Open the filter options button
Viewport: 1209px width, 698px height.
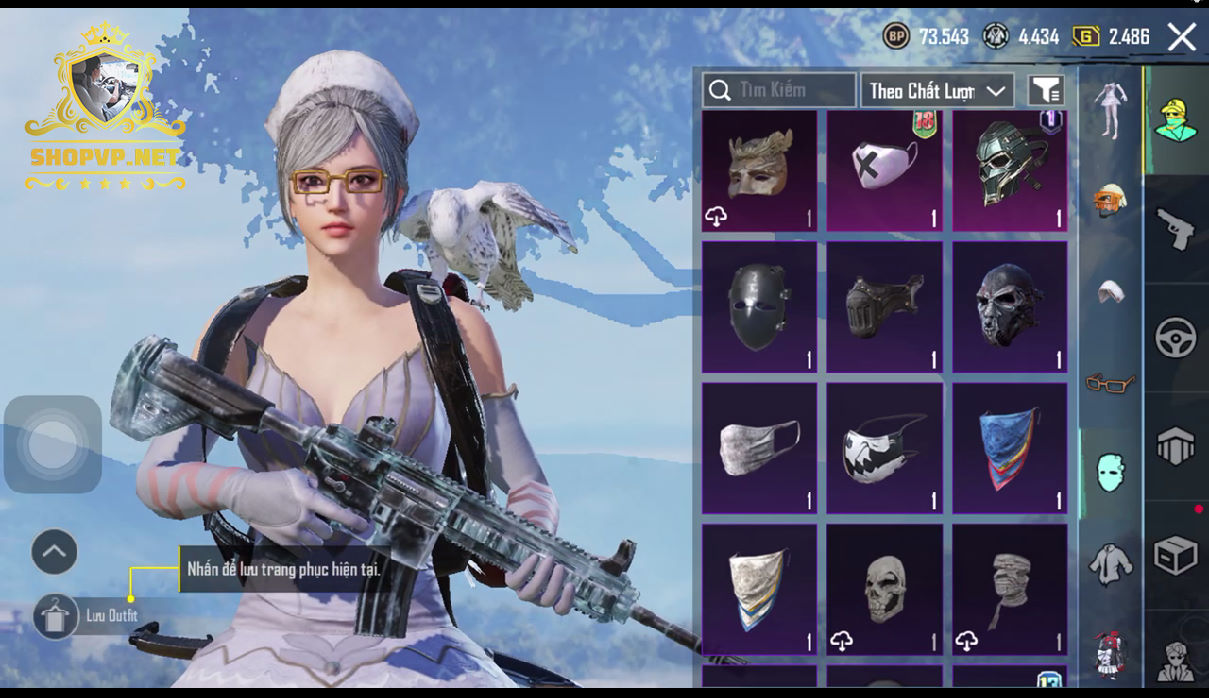[x=1046, y=91]
